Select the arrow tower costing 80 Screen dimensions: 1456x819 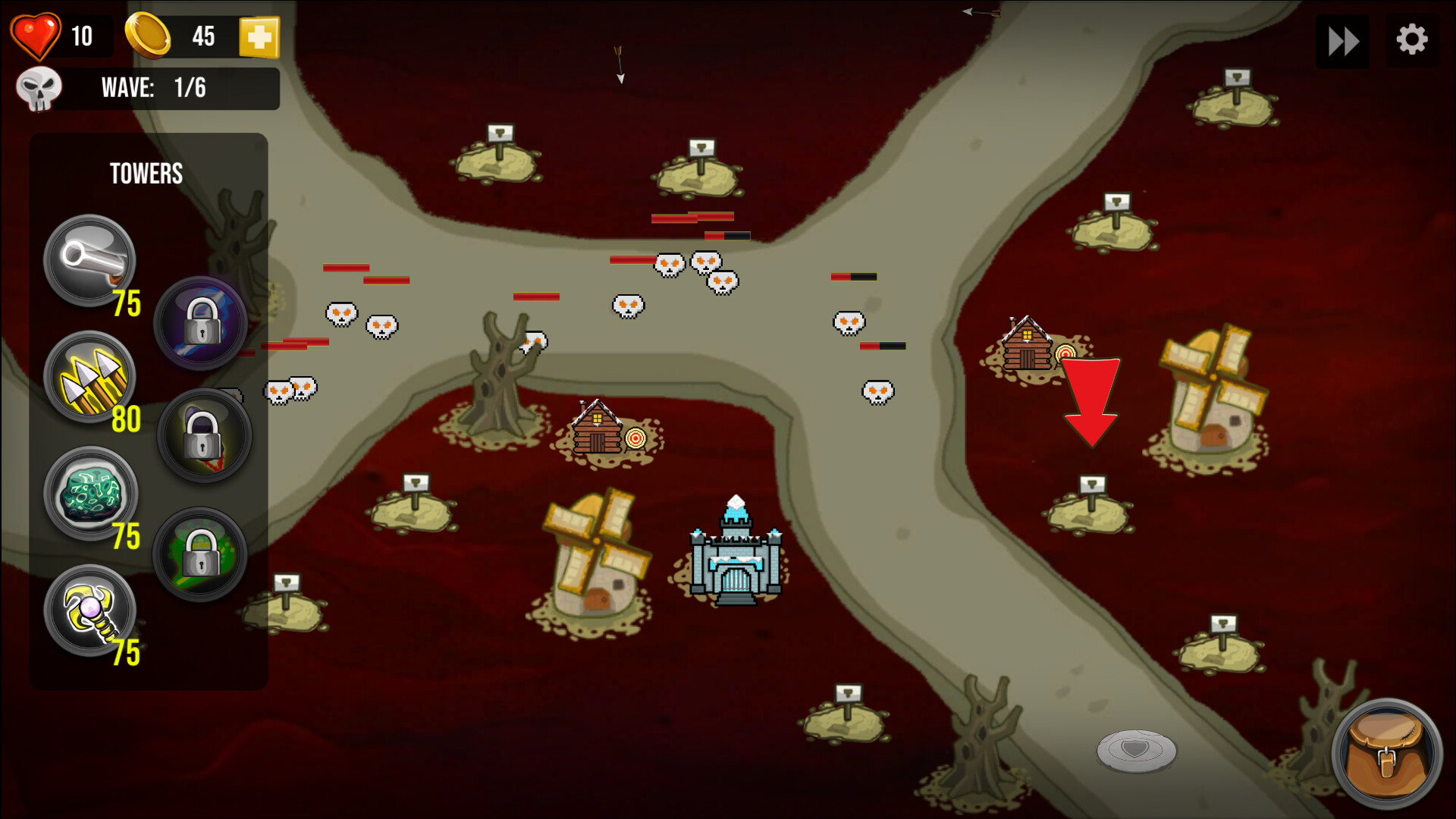coord(89,377)
